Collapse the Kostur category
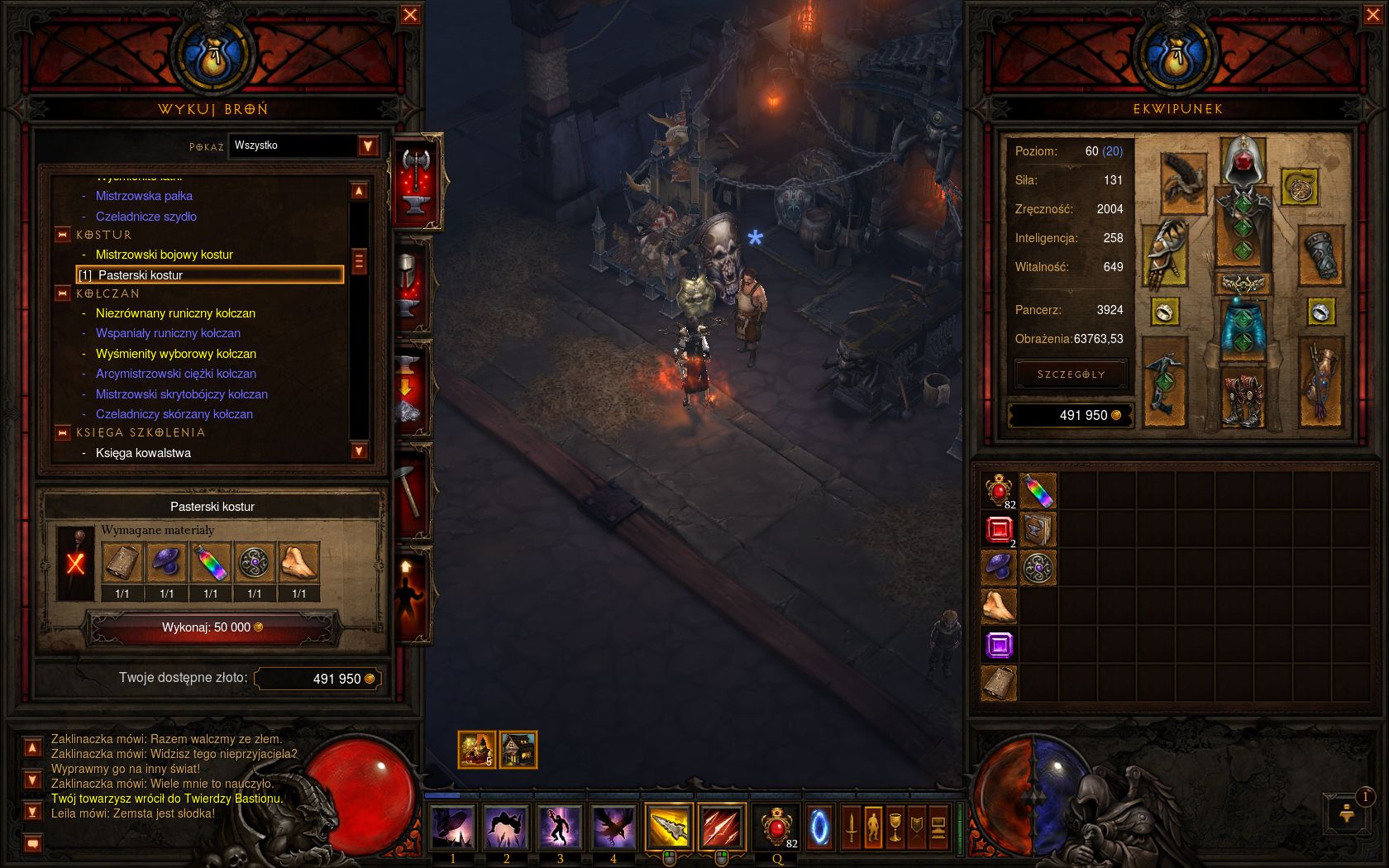This screenshot has height=868, width=1389. (63, 235)
